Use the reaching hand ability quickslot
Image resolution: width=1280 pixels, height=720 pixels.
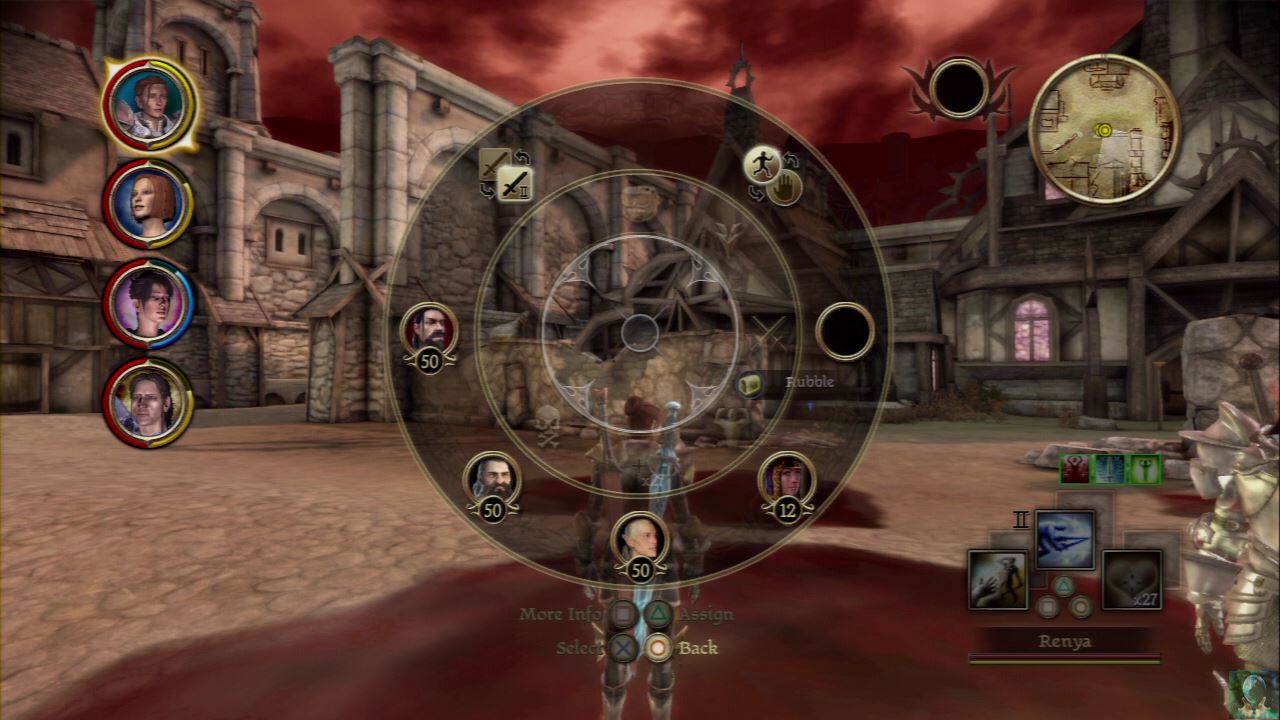pyautogui.click(x=998, y=580)
